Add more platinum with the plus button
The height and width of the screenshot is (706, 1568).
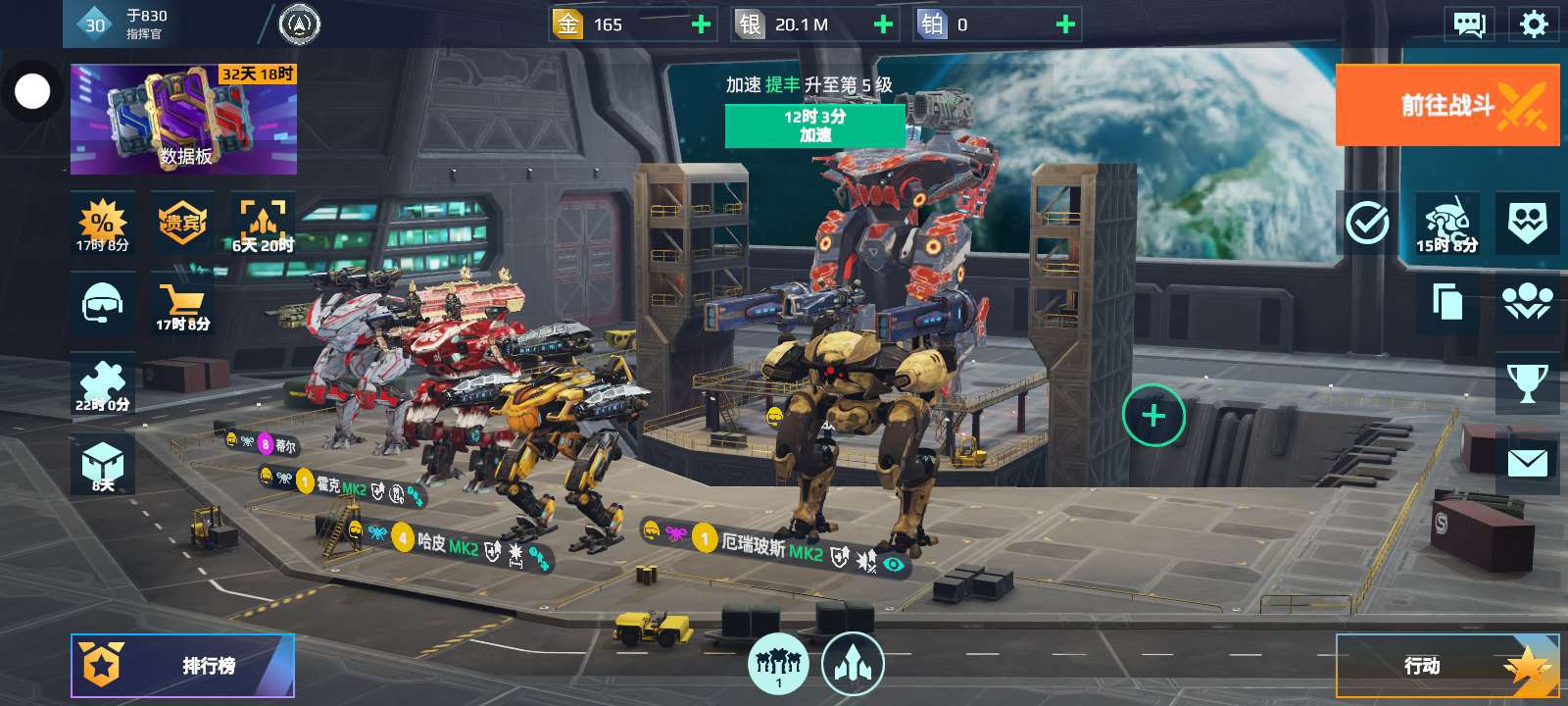pyautogui.click(x=1065, y=25)
